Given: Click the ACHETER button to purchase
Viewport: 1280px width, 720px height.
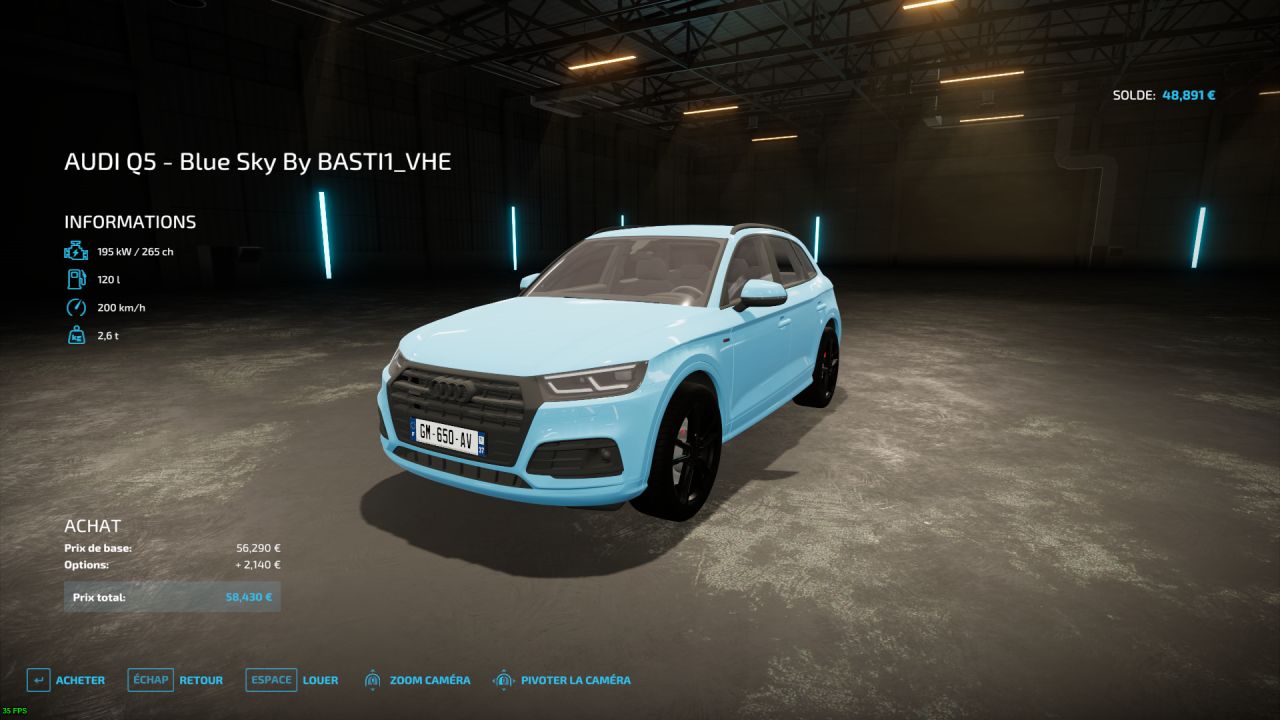Looking at the screenshot, I should tap(81, 679).
